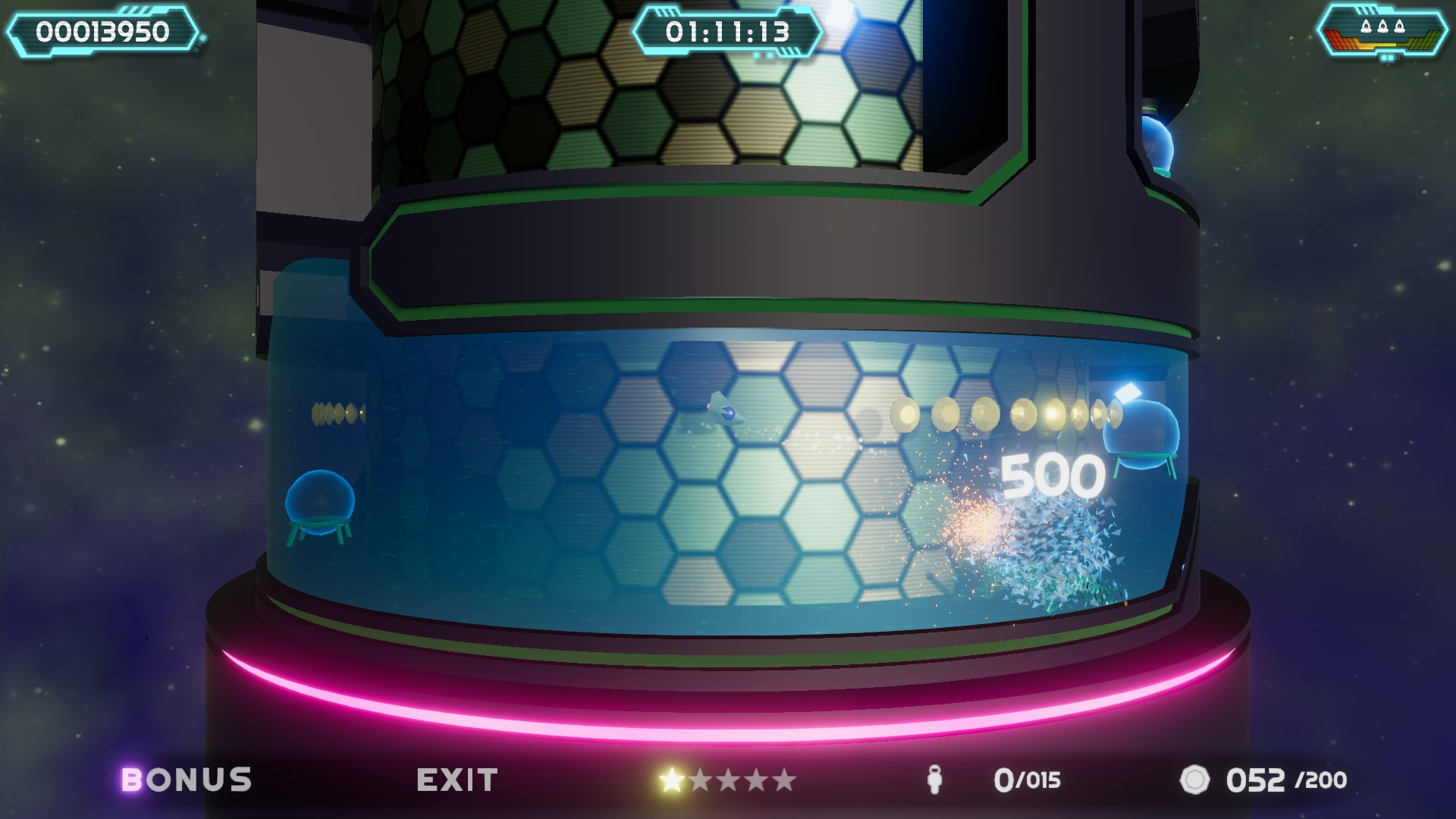Click the timer reading 01:11:13
Viewport: 1456px width, 819px height.
730,30
